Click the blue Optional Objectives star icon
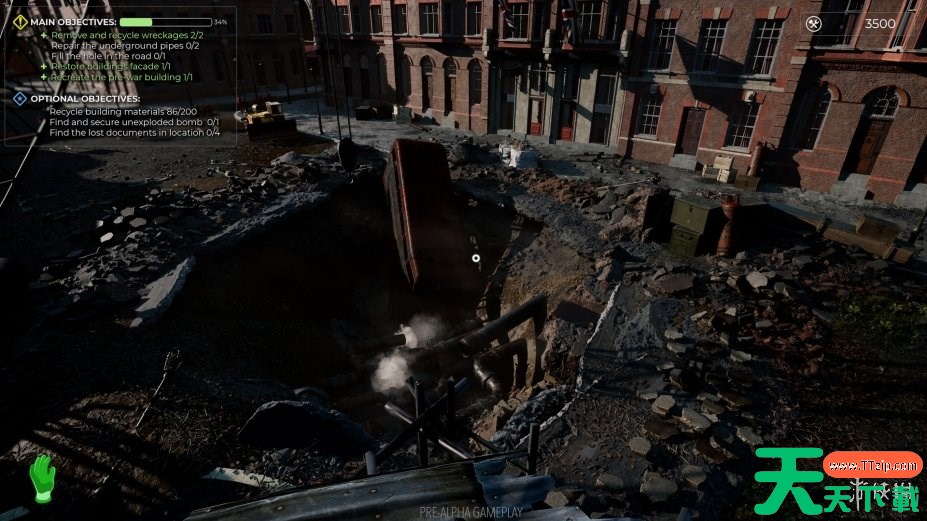927x521 pixels. [x=20, y=99]
